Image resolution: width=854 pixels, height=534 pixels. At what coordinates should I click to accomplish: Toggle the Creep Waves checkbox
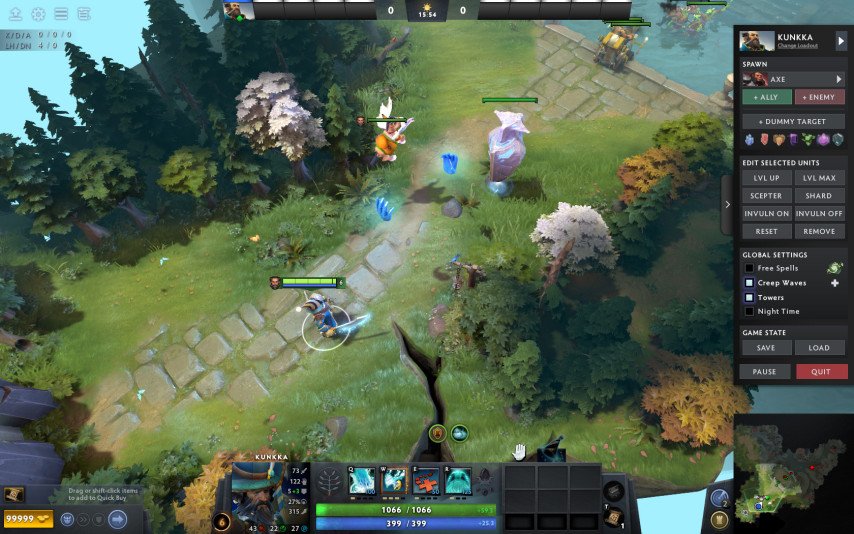click(749, 283)
